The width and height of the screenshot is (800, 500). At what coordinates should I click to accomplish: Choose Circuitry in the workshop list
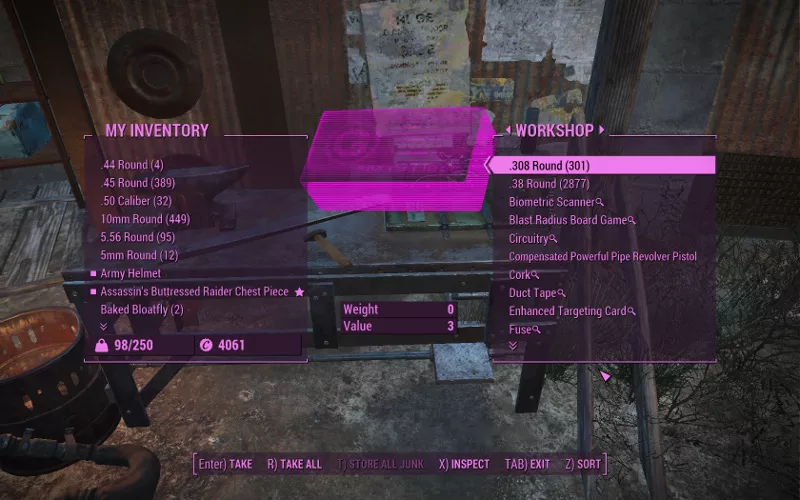529,239
